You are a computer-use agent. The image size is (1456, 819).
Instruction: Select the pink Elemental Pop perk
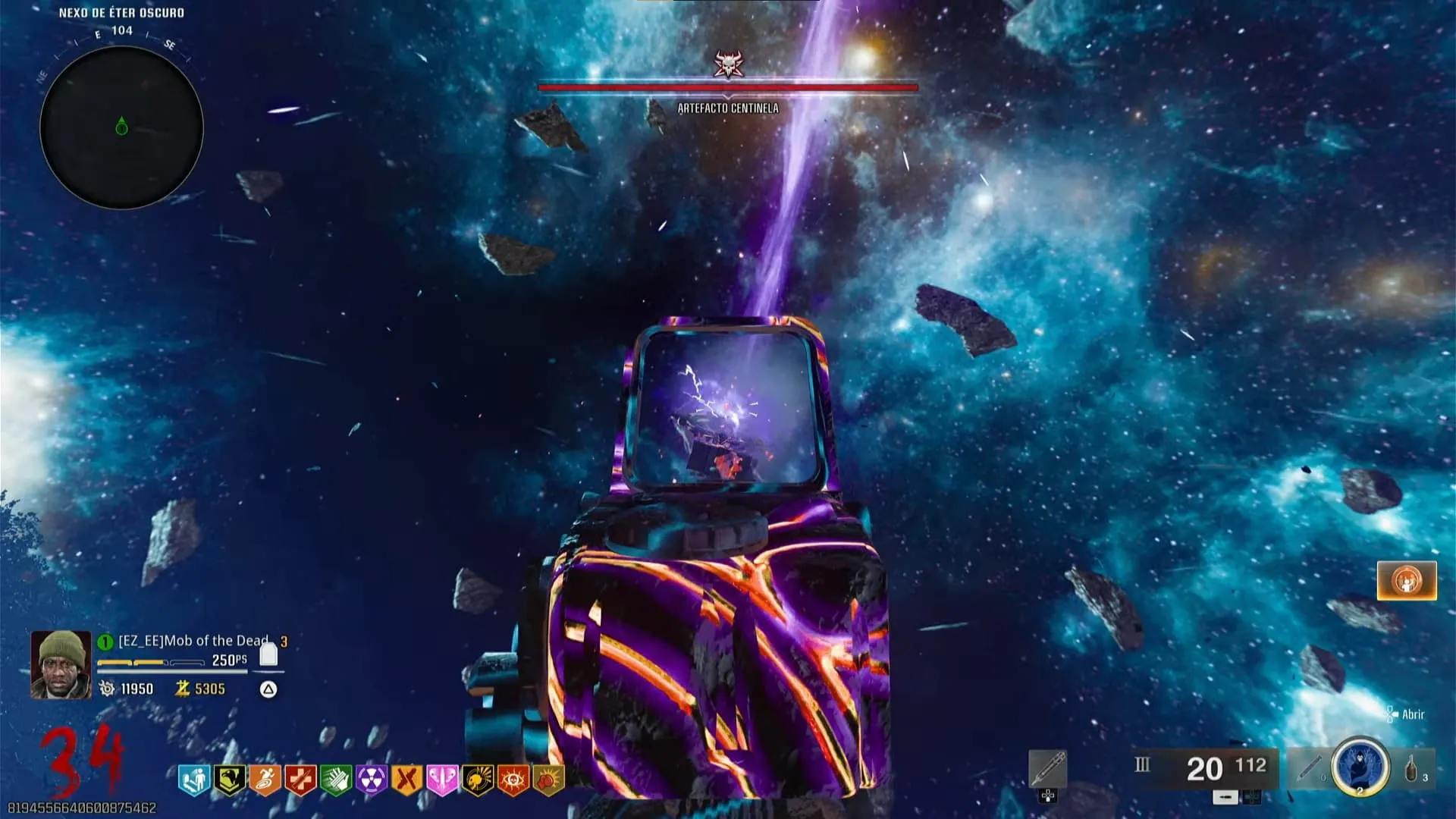point(442,779)
